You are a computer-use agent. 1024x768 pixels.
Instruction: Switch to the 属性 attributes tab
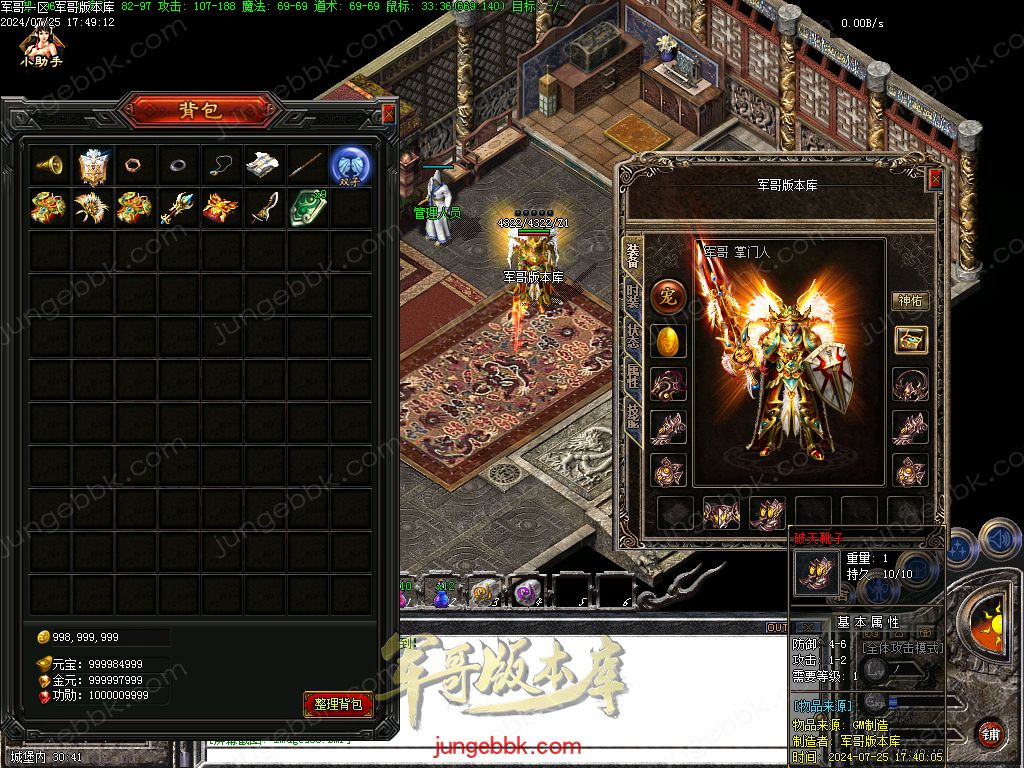[x=632, y=377]
